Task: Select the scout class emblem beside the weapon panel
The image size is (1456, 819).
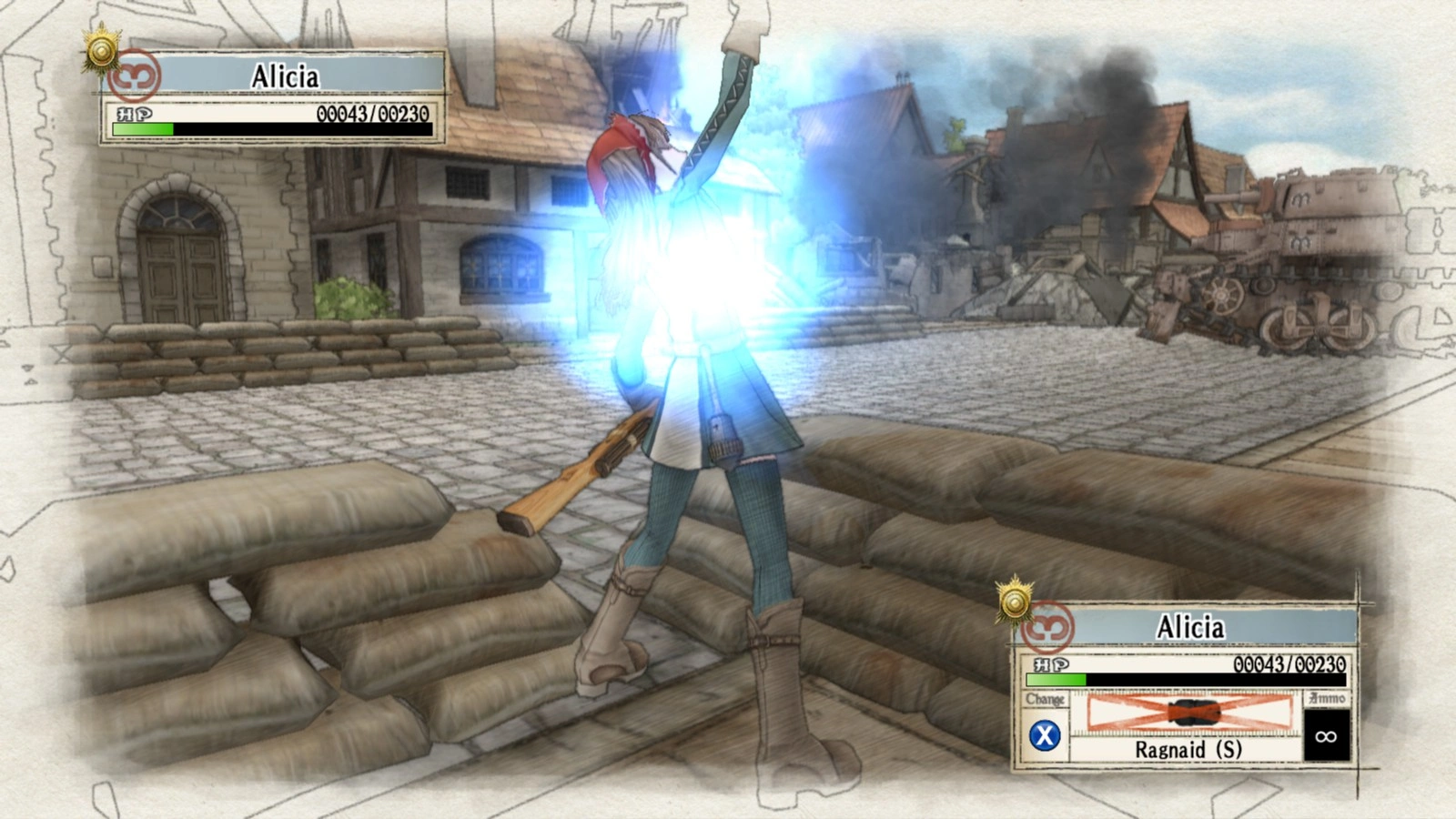Action: 1047,626
